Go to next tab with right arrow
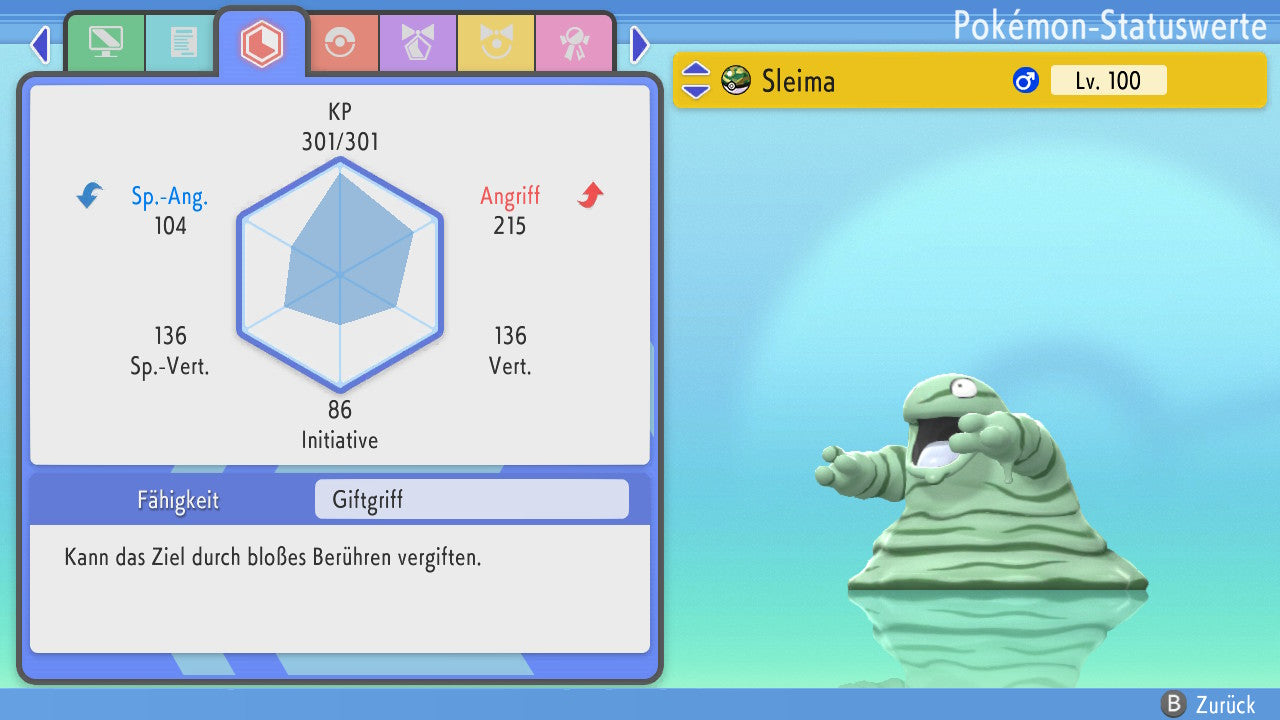 pyautogui.click(x=640, y=44)
